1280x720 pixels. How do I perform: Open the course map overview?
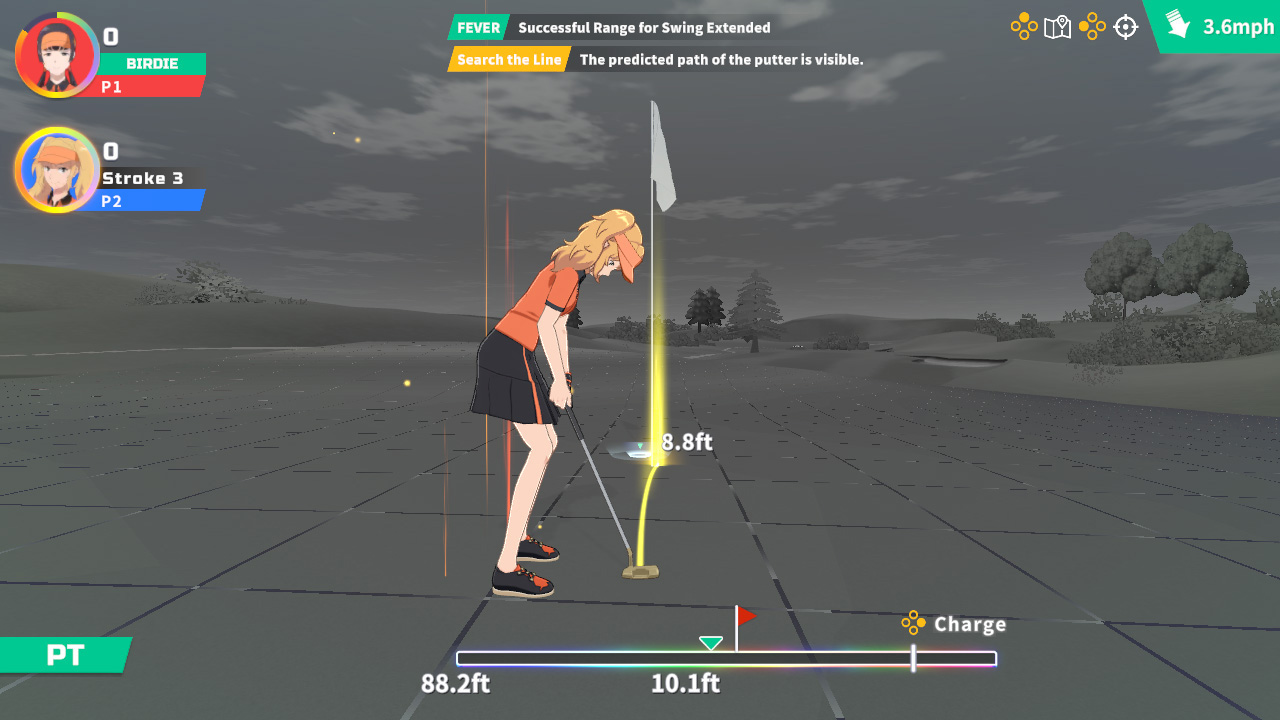click(1056, 27)
